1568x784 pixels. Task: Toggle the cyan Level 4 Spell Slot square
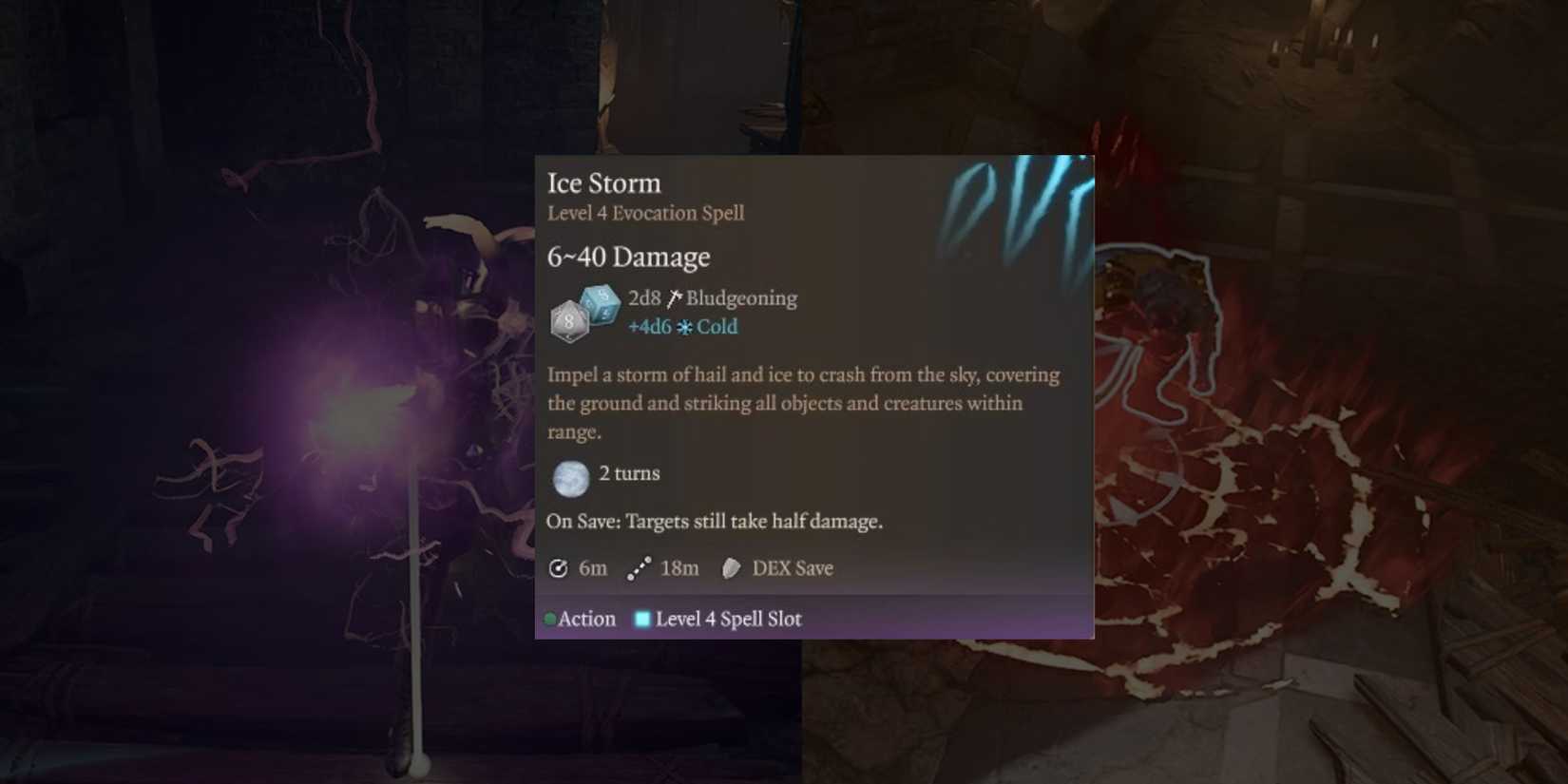[642, 618]
